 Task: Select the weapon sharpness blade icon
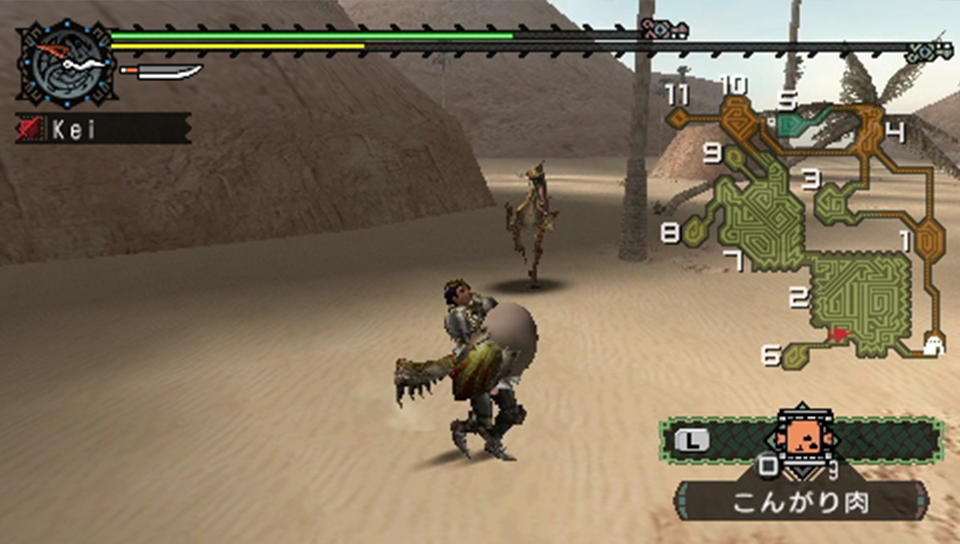161,72
